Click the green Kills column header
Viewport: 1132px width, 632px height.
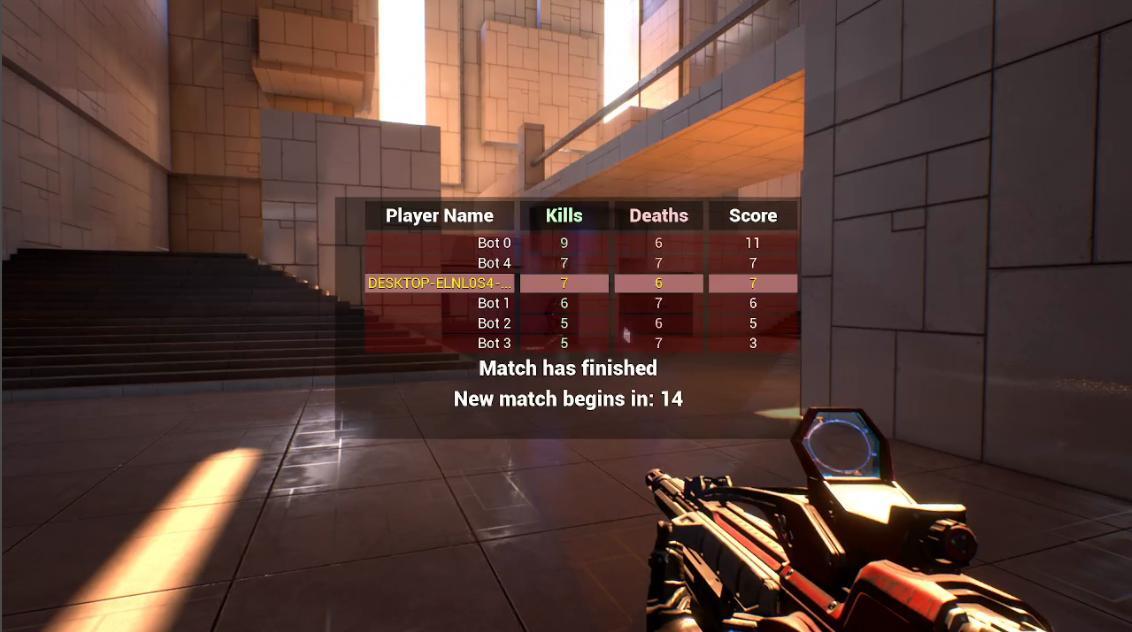[x=564, y=215]
